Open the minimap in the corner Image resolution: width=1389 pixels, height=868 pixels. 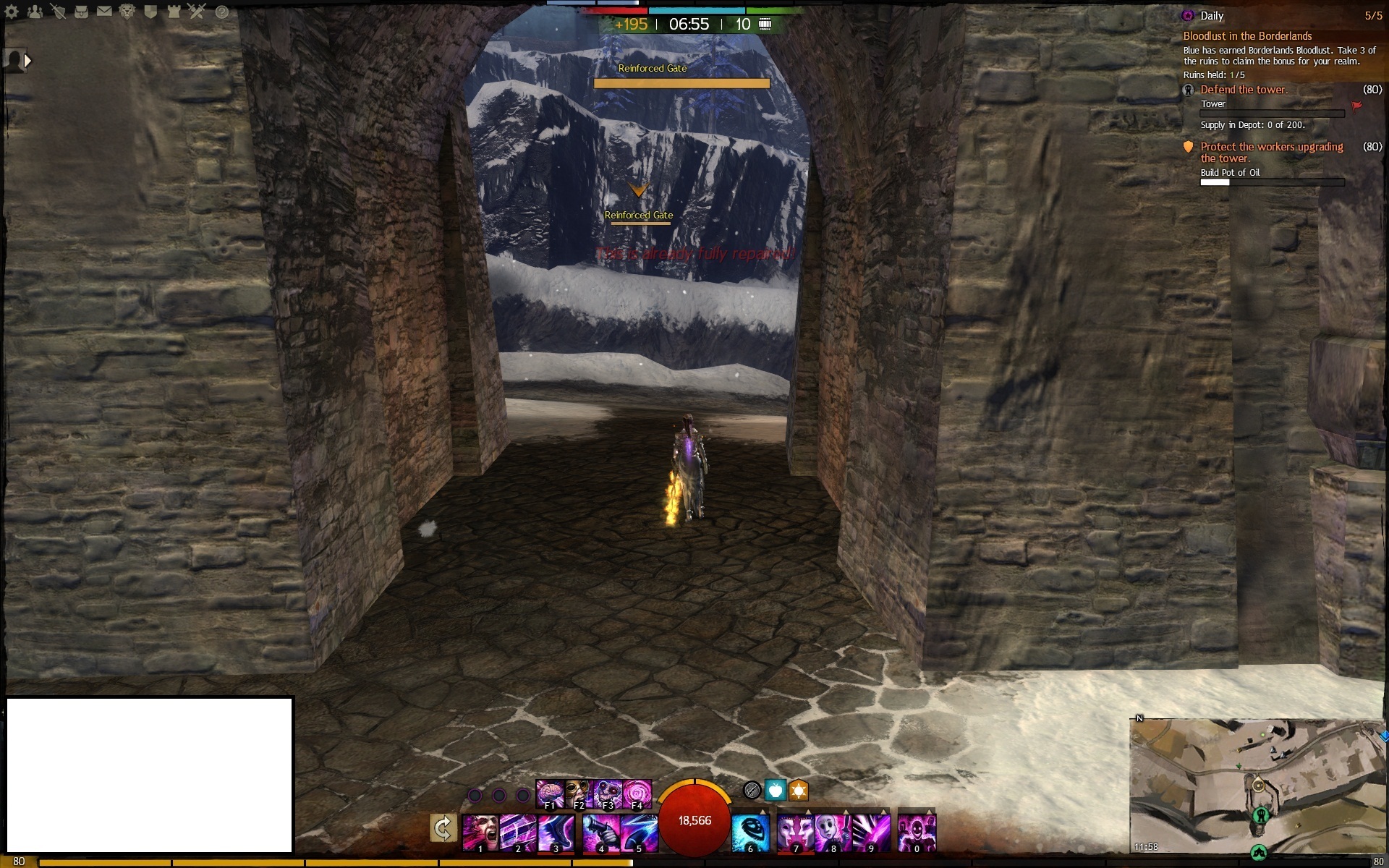(x=1257, y=788)
